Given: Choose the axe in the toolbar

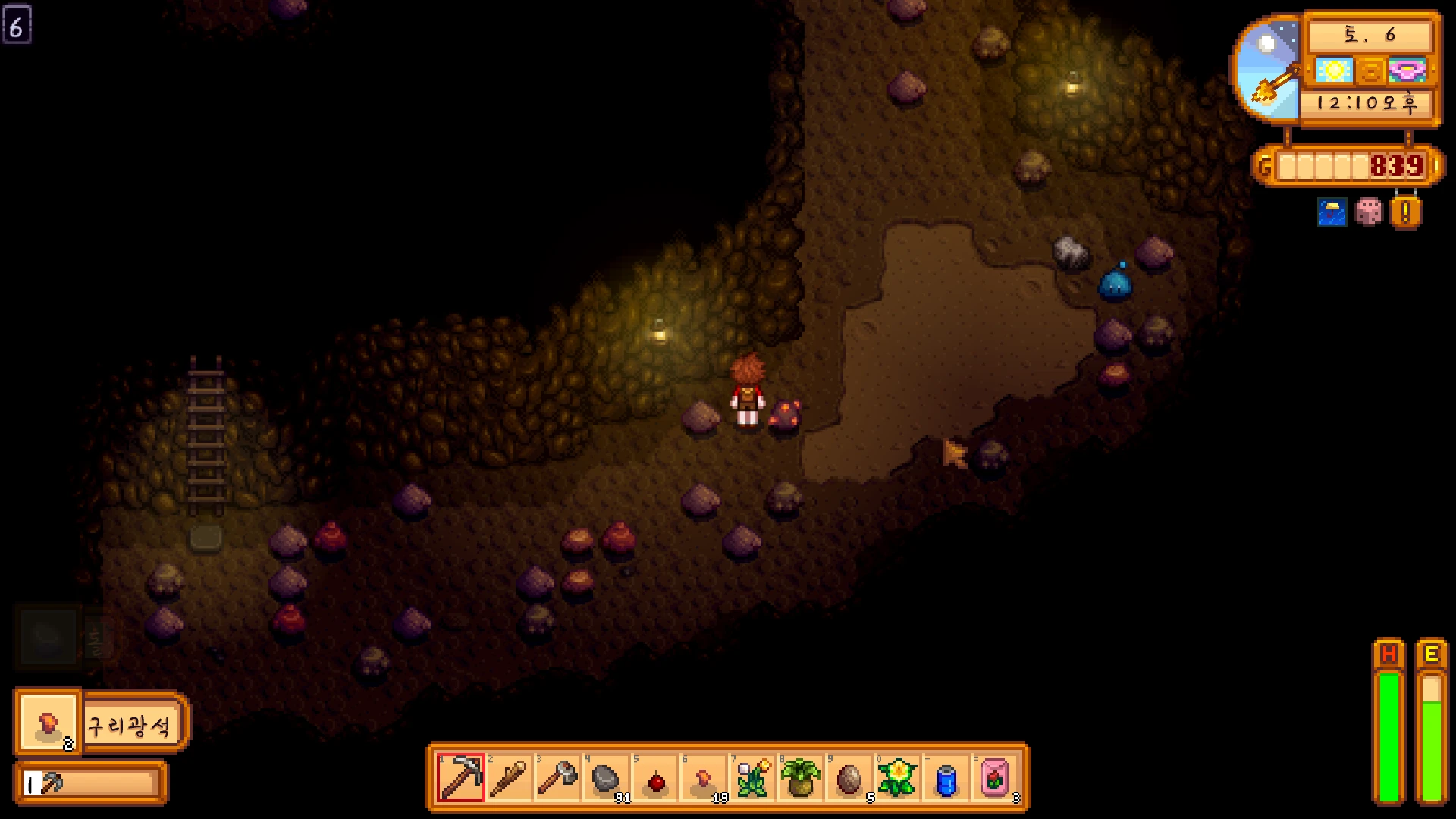Looking at the screenshot, I should [x=557, y=777].
